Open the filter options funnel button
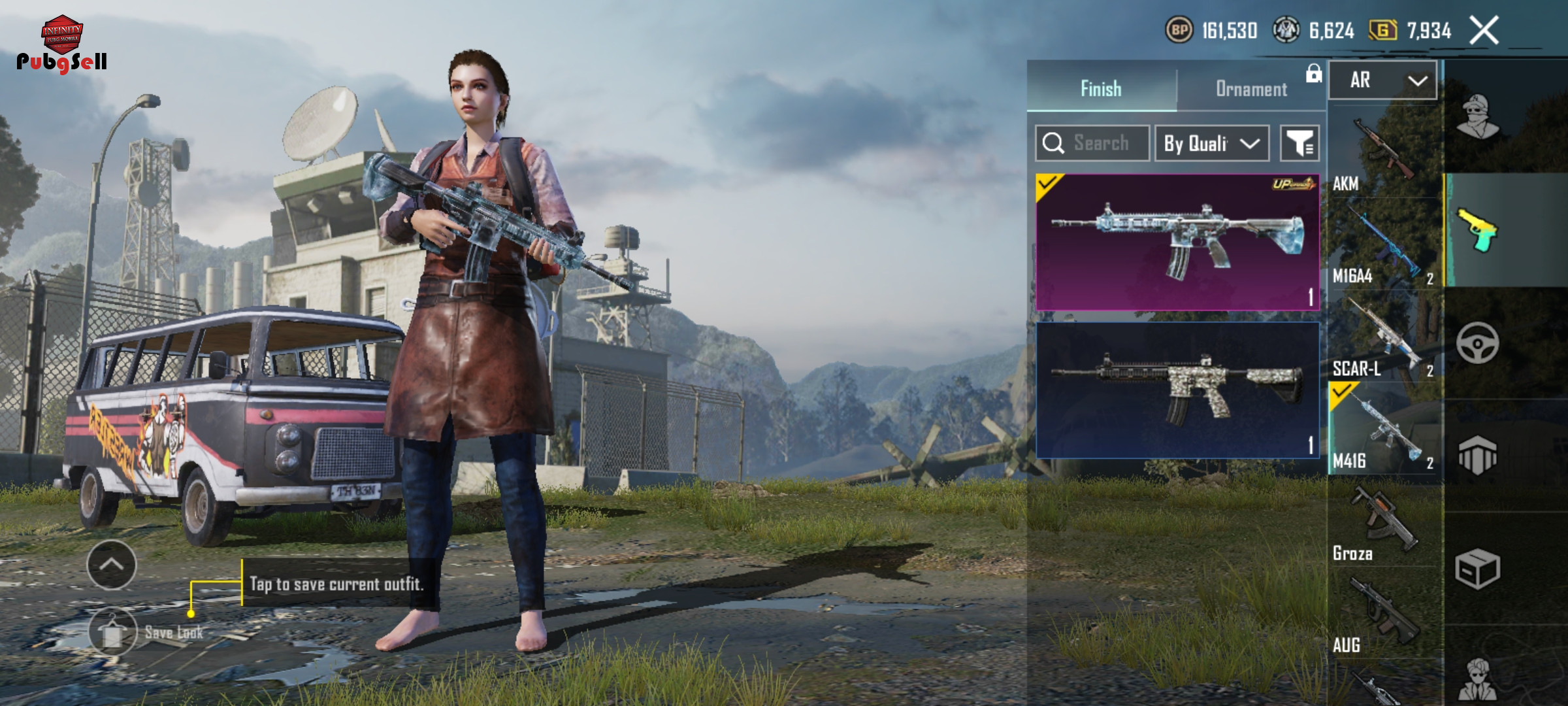 (1299, 143)
